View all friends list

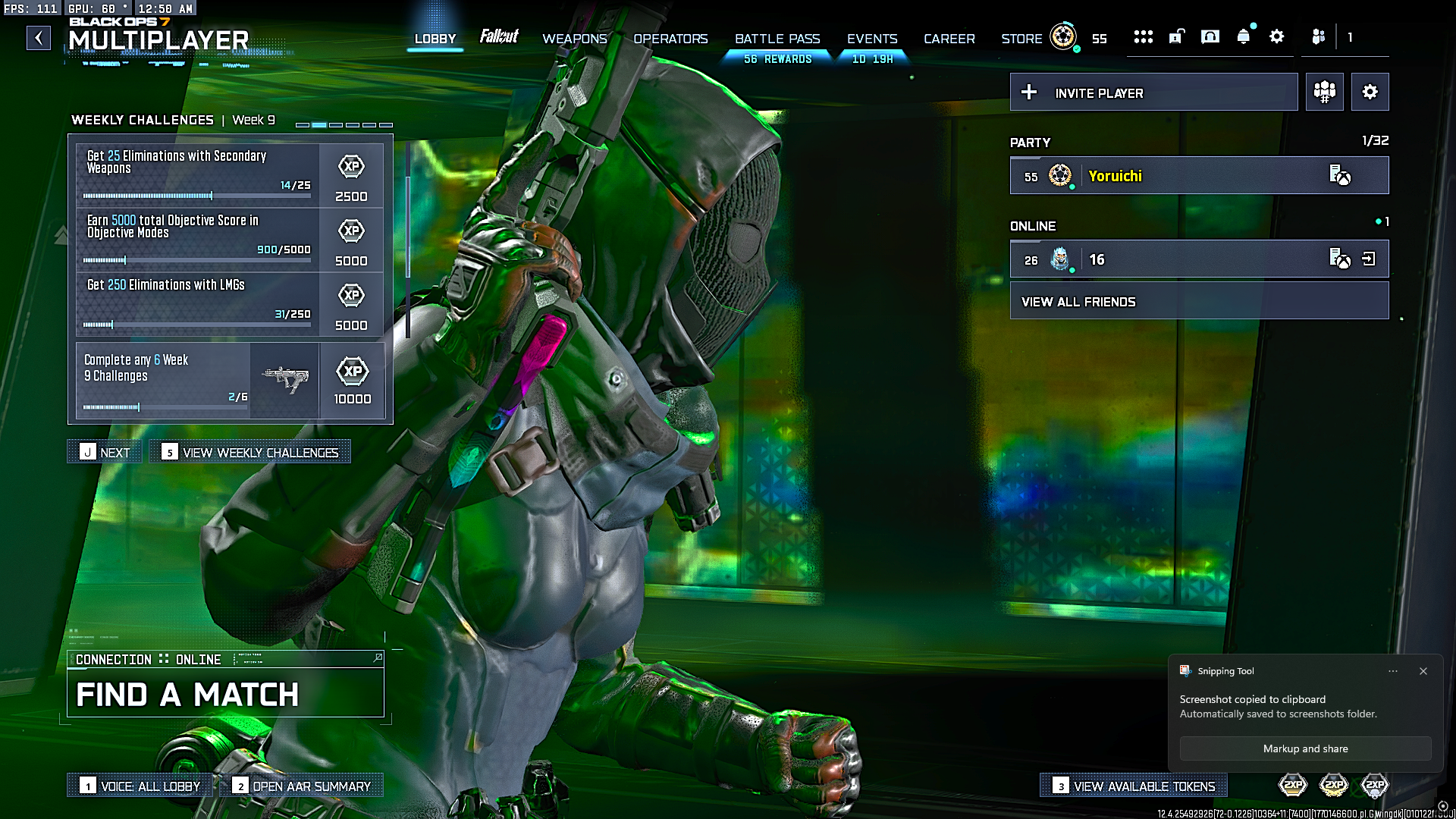tap(1199, 302)
